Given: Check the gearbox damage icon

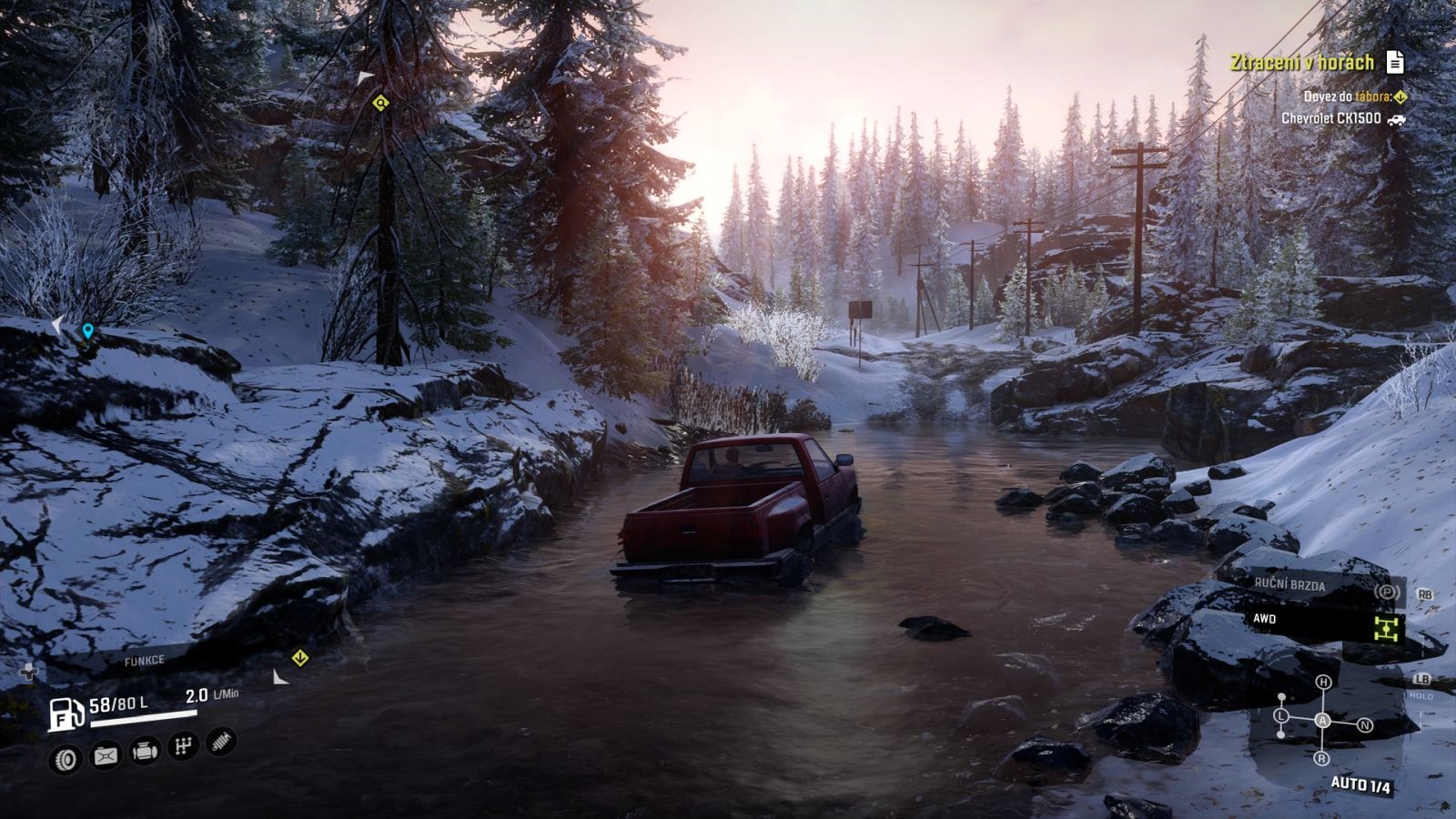Looking at the screenshot, I should pos(184,746).
